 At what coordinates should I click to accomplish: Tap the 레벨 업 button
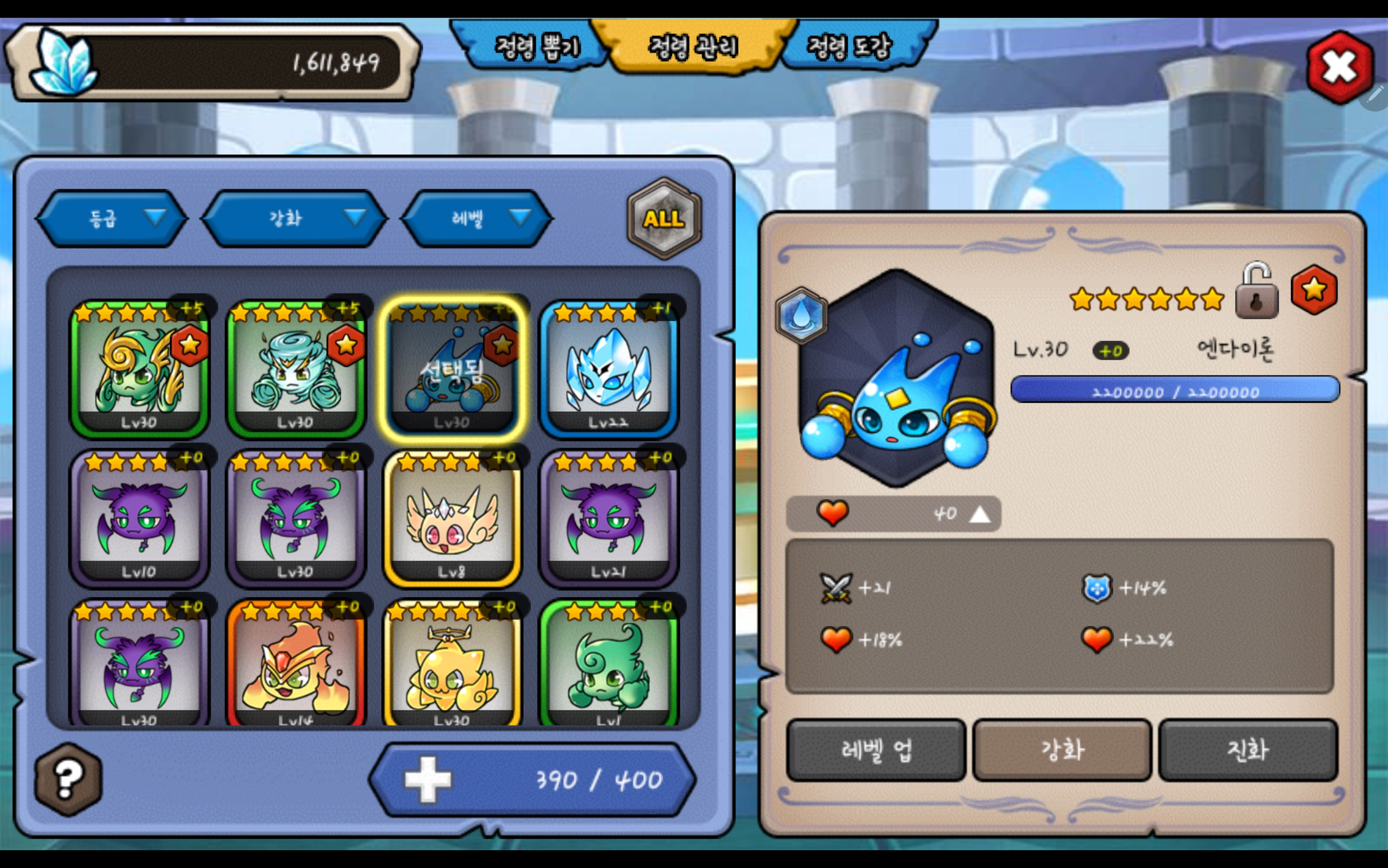[x=876, y=750]
